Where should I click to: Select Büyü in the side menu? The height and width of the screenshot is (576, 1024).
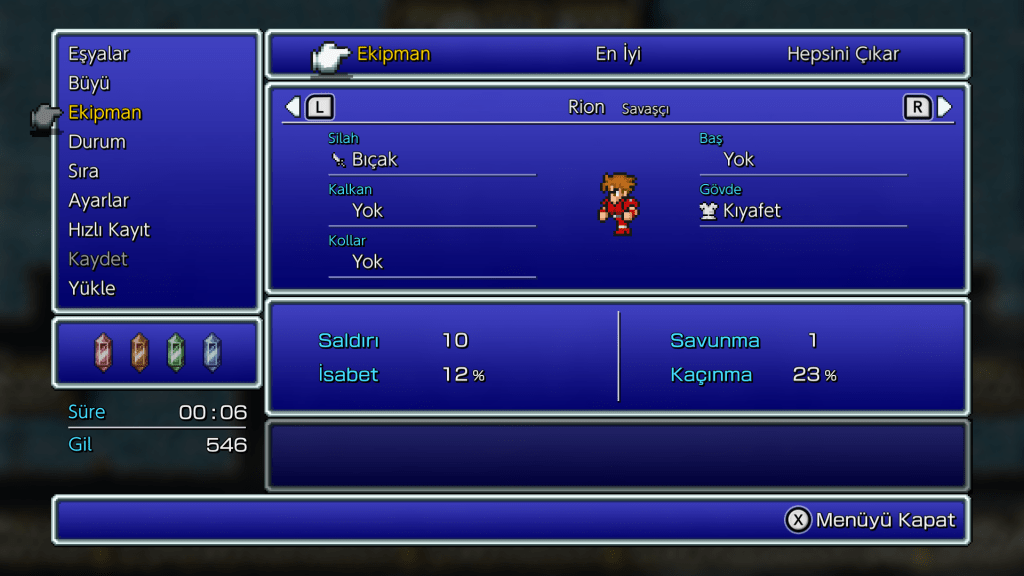(x=89, y=83)
